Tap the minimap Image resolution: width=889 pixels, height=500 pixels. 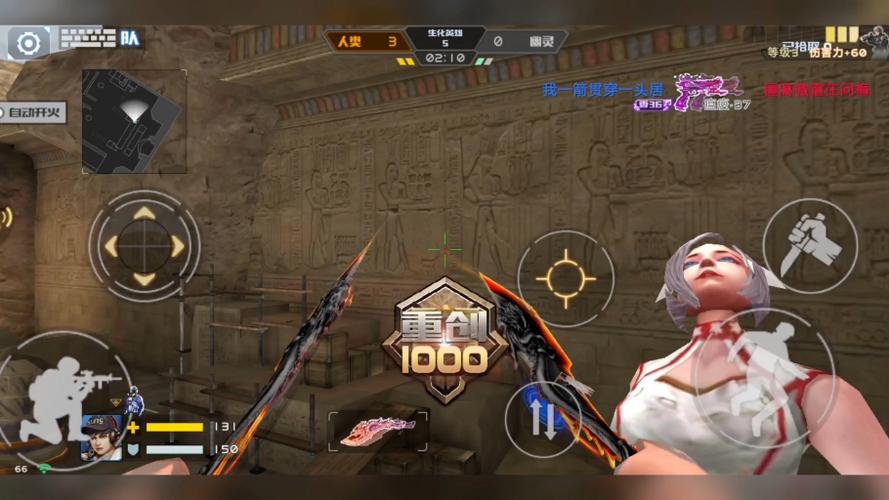point(134,107)
